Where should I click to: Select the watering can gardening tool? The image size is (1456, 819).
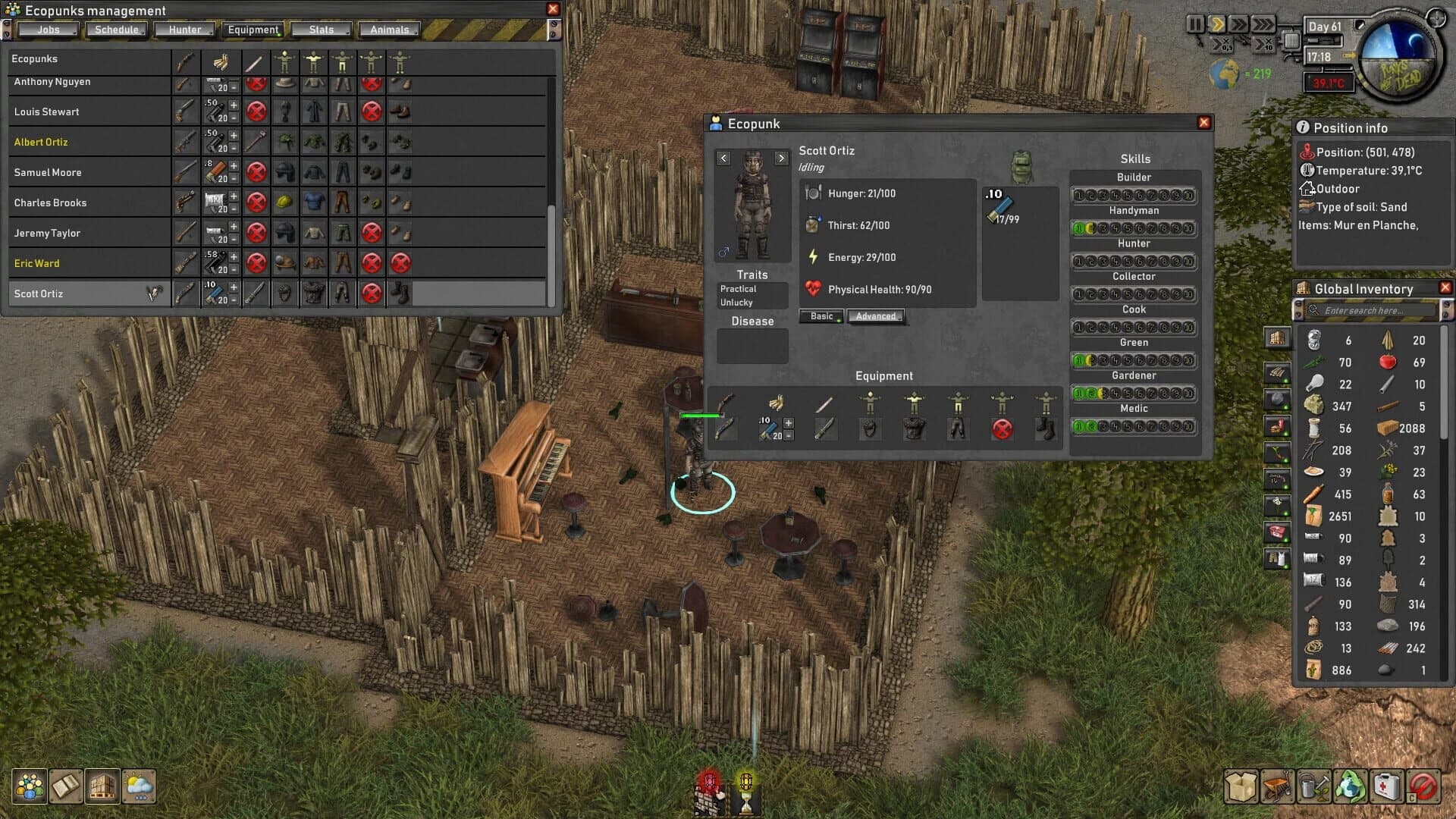pos(1315,786)
